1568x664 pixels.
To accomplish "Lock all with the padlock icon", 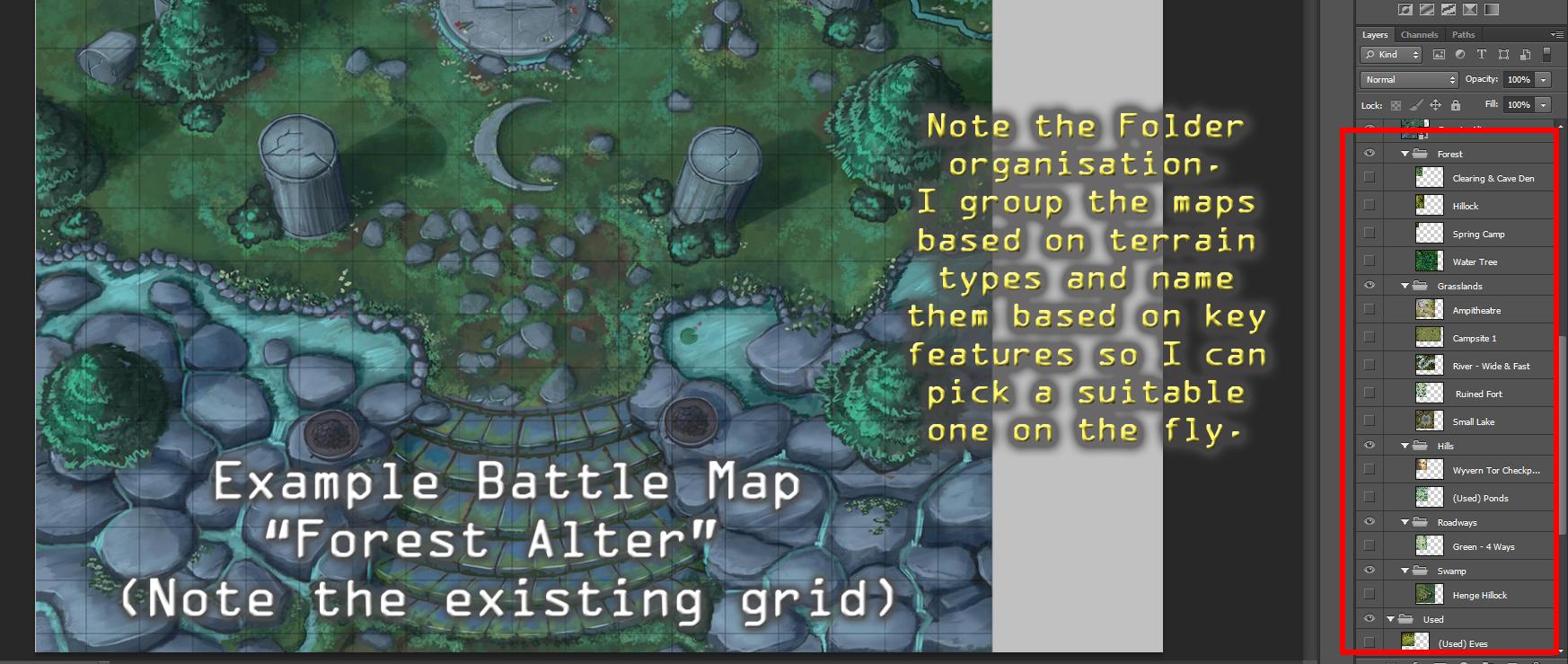I will [1456, 104].
